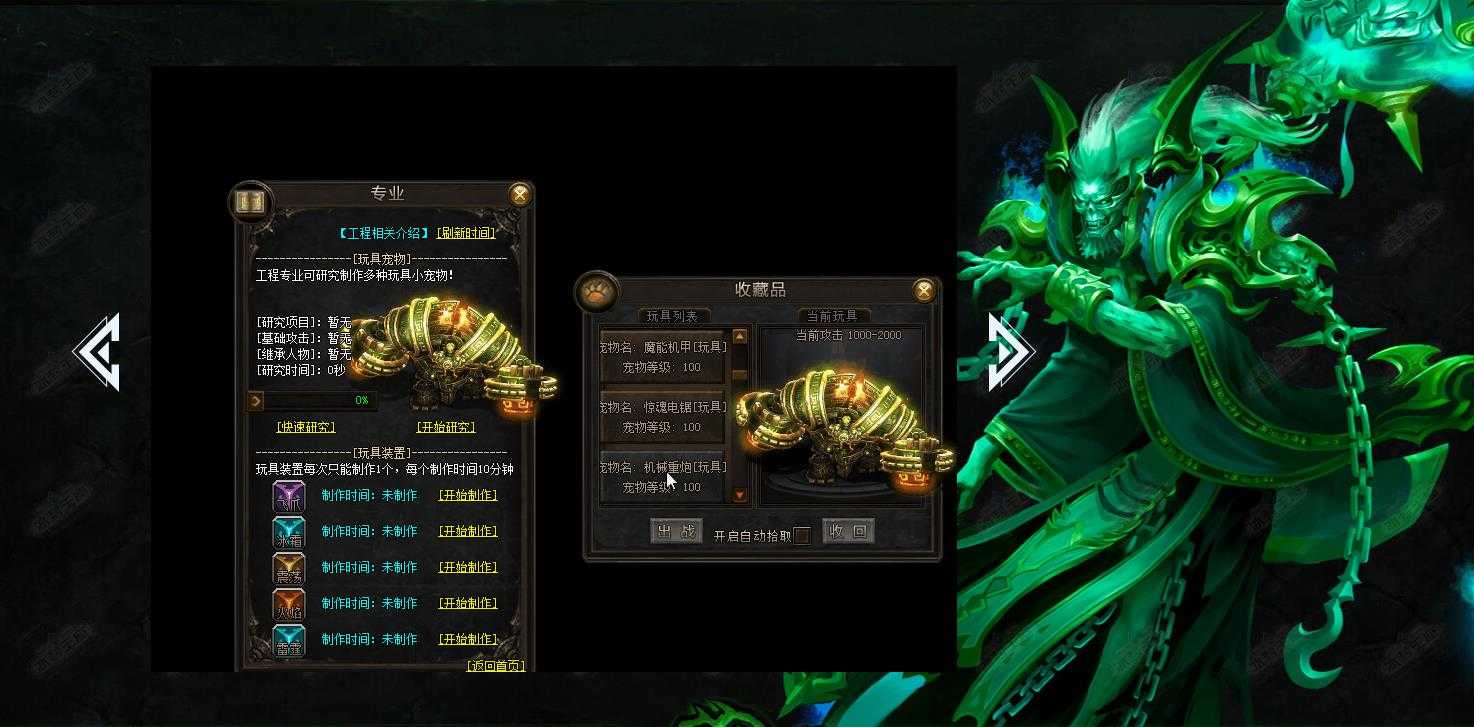Select the 雷霆 thunder toy icon
The width and height of the screenshot is (1474, 727).
click(x=288, y=639)
